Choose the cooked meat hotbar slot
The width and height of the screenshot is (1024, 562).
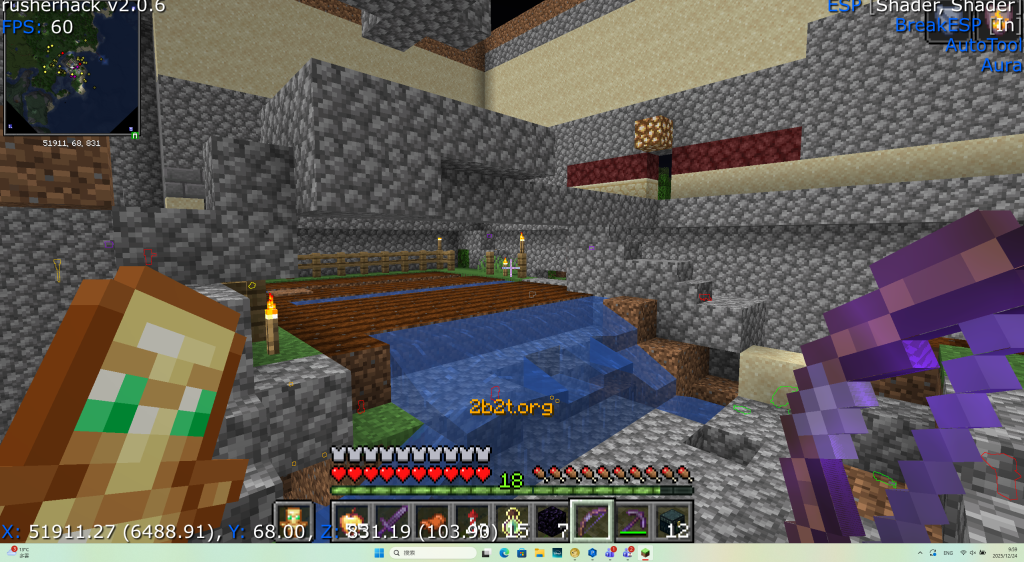[x=431, y=520]
